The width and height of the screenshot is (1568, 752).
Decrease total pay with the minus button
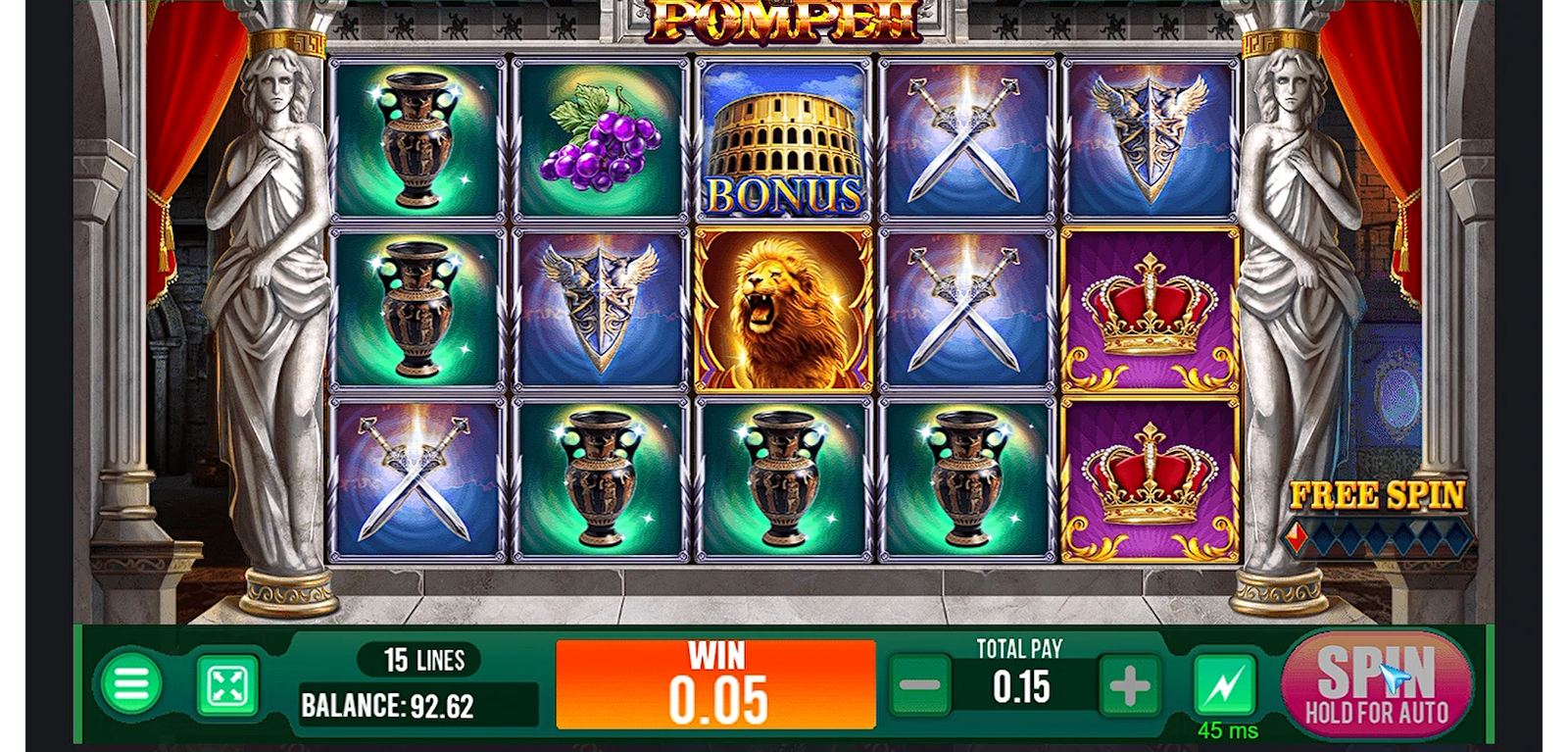pyautogui.click(x=920, y=686)
